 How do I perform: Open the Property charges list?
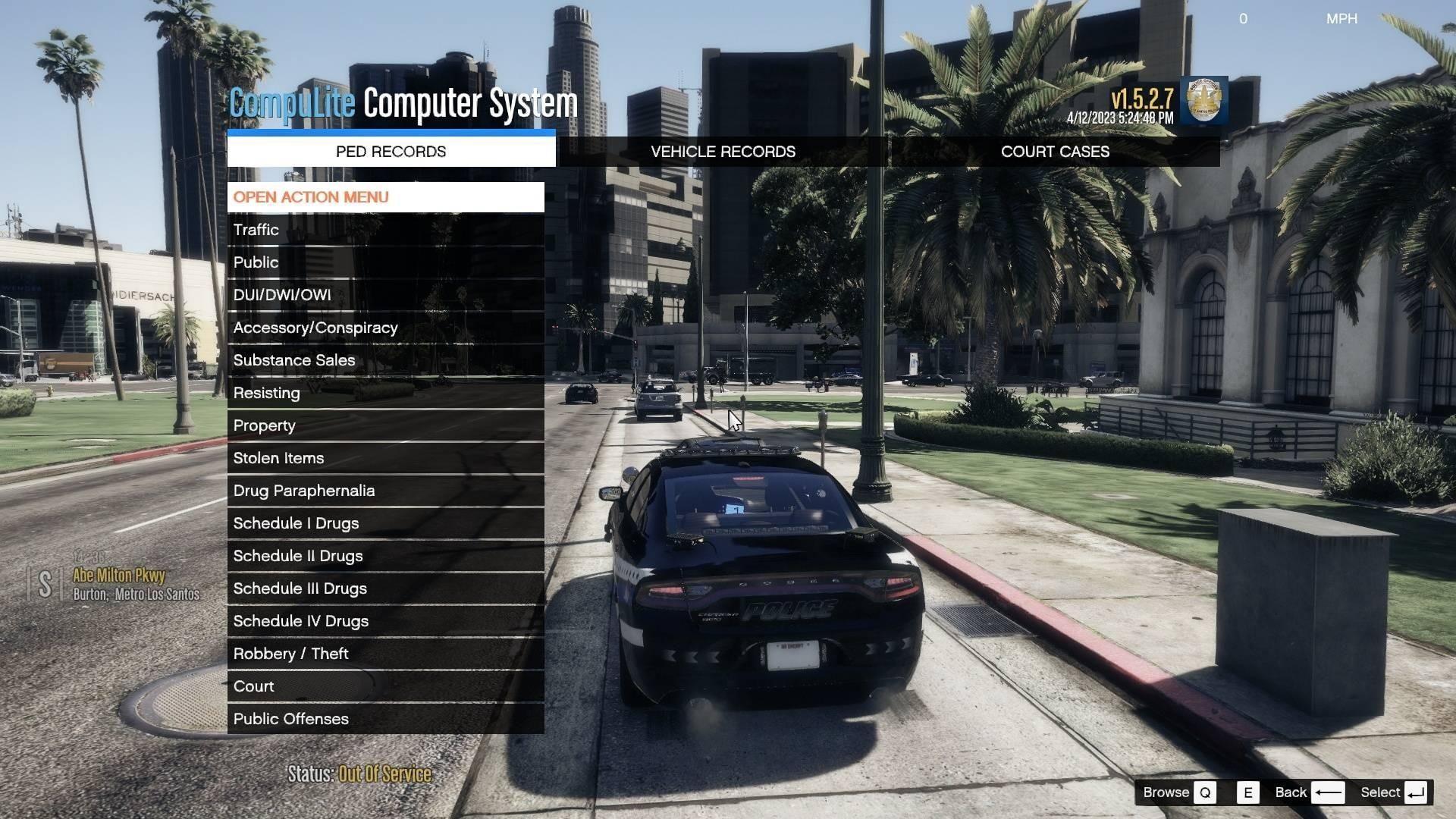[x=385, y=425]
